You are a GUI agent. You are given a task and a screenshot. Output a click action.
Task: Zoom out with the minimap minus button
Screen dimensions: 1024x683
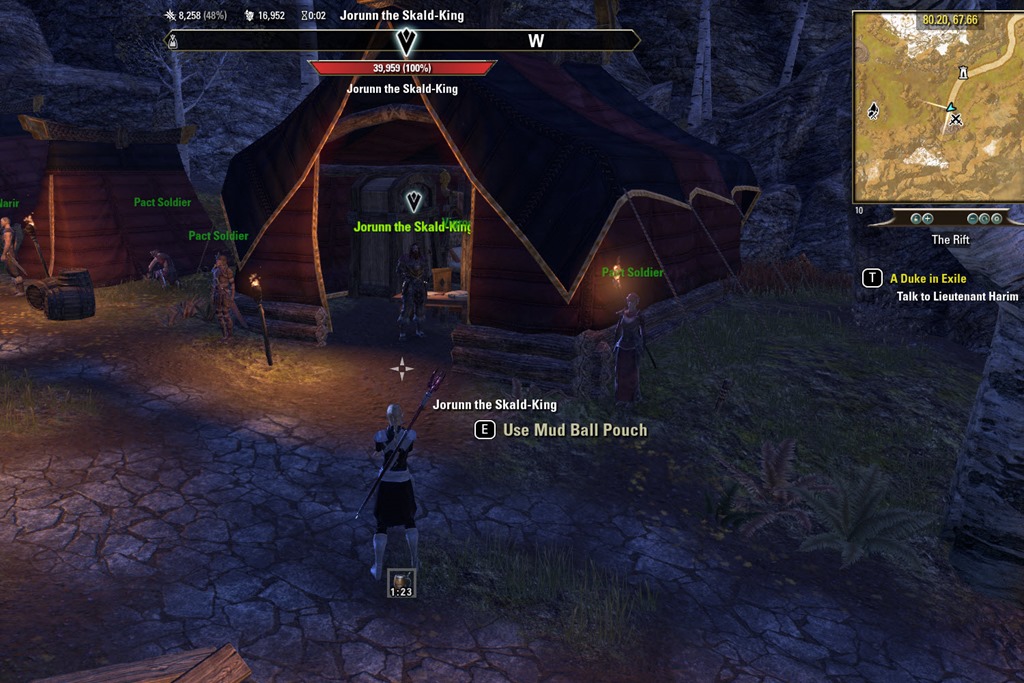(972, 218)
